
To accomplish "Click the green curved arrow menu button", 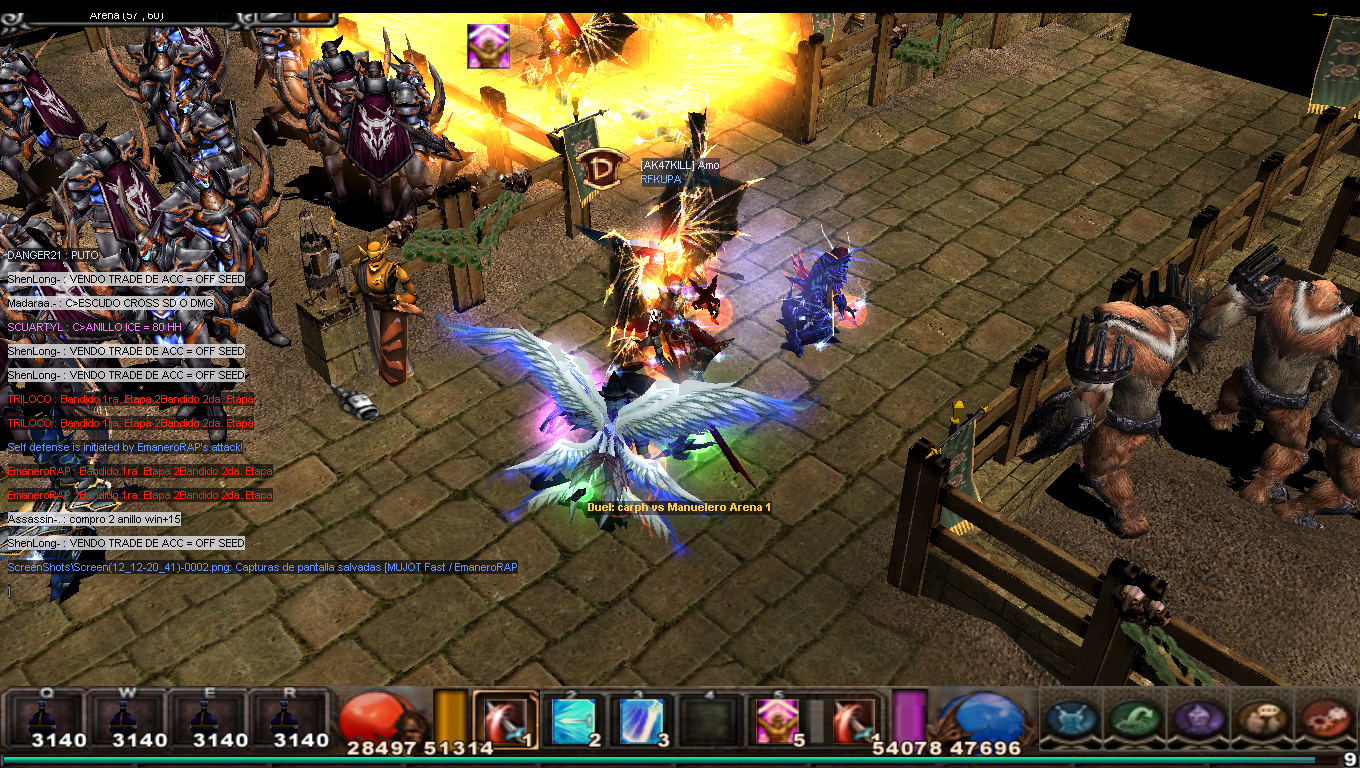I will pyautogui.click(x=1135, y=719).
